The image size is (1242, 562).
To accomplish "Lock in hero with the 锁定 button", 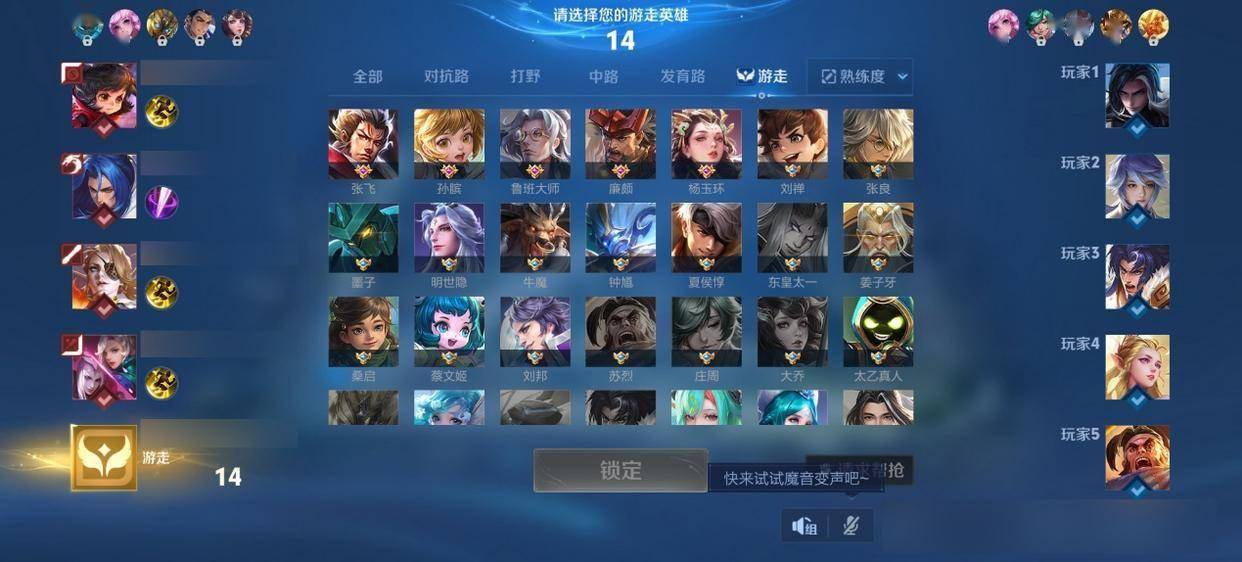I will coord(620,470).
